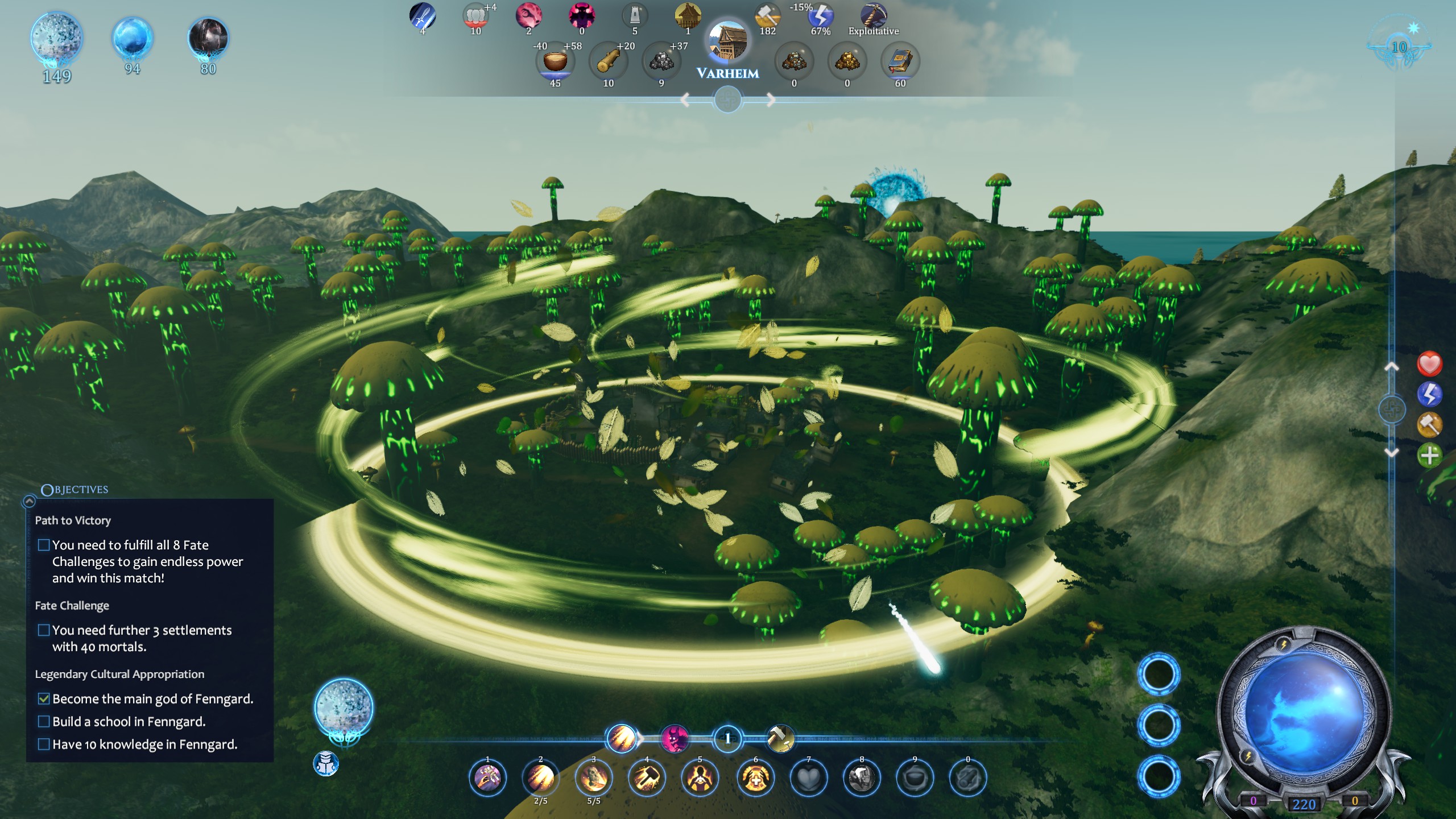Use the healing hands ability in slot 6

pos(755,777)
